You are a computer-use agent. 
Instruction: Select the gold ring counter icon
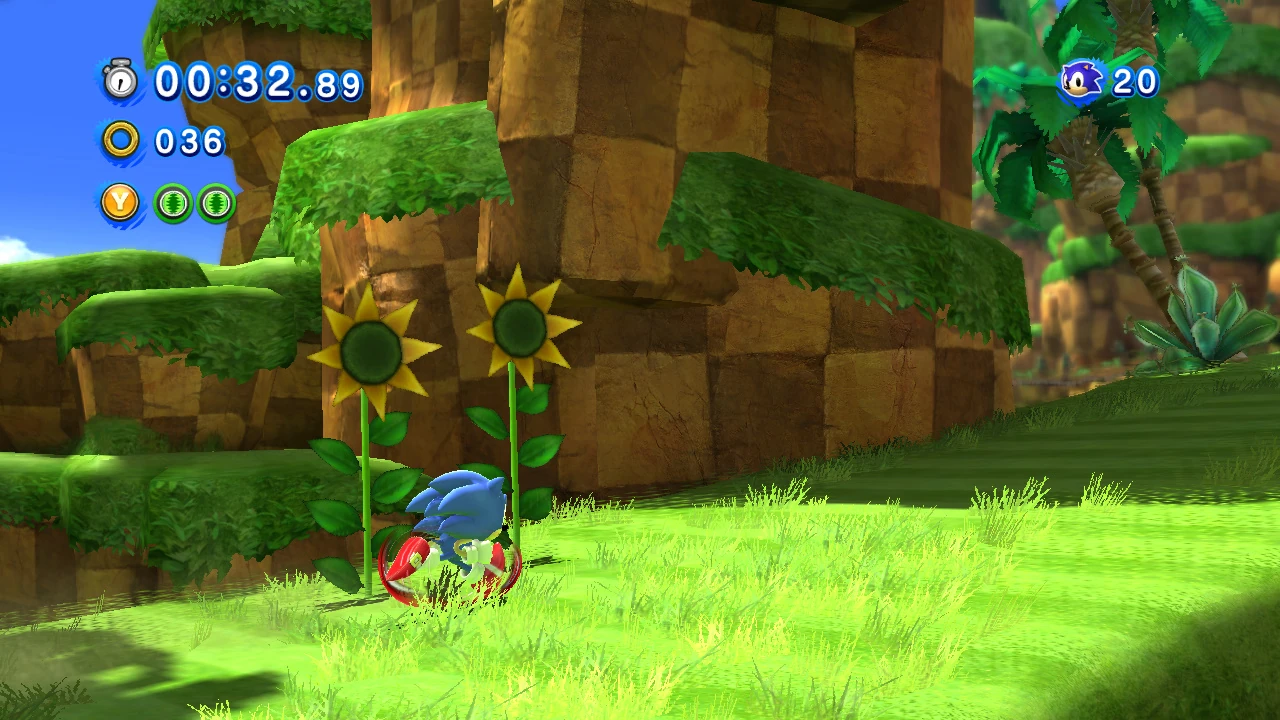(121, 140)
